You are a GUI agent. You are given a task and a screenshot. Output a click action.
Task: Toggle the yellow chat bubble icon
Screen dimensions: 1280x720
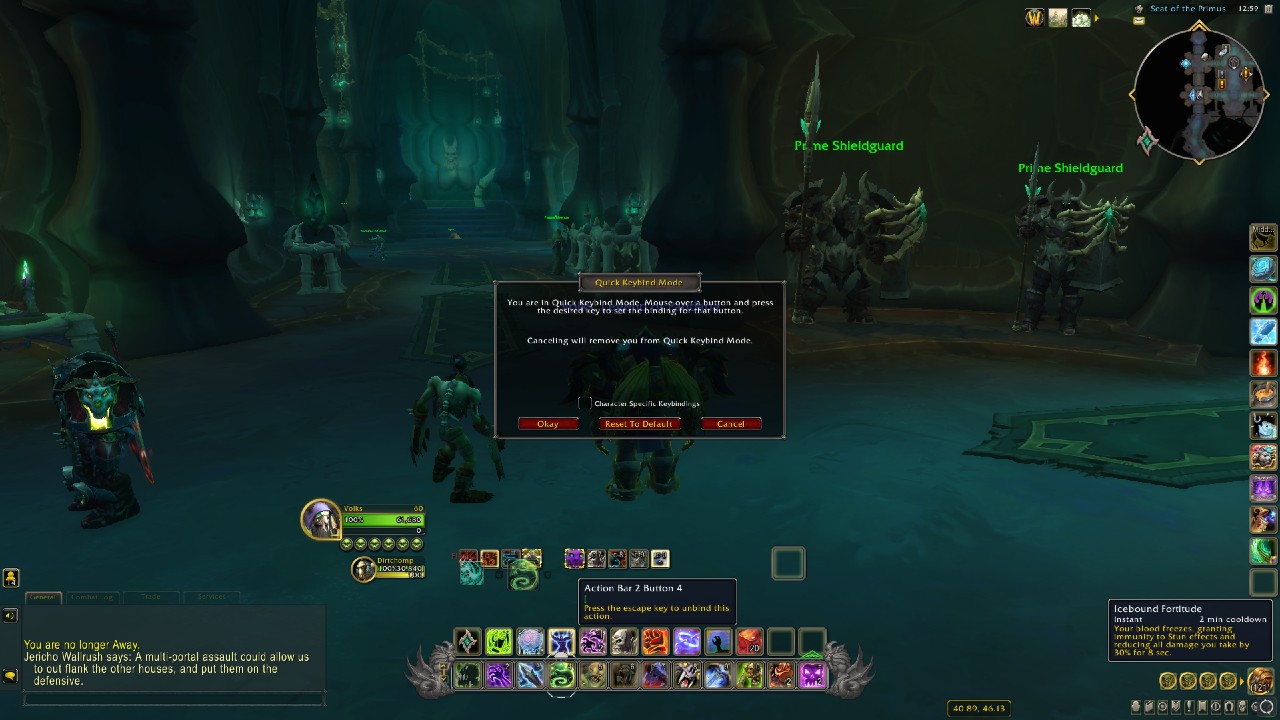10,674
